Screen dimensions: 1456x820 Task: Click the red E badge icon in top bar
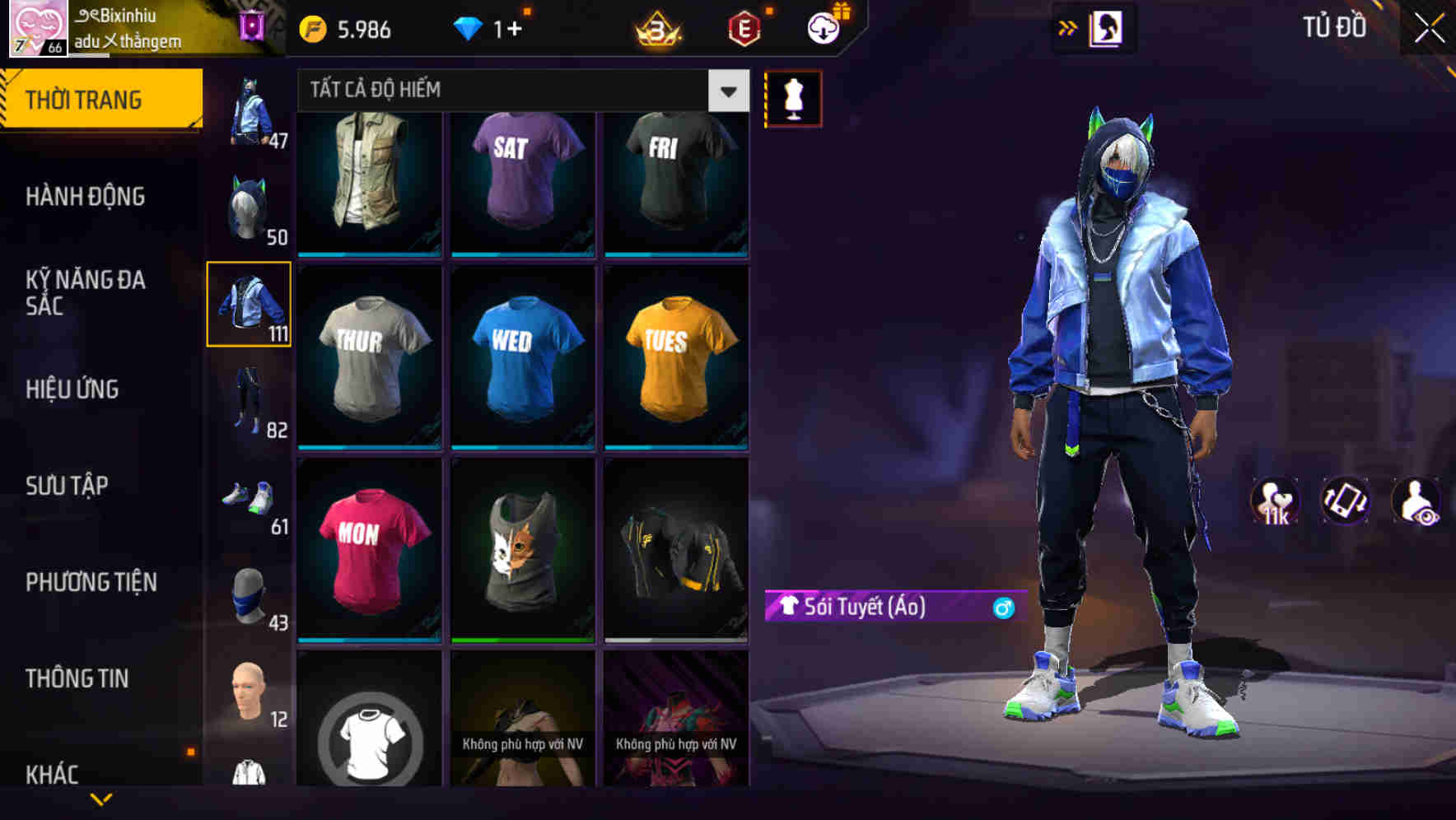(742, 27)
